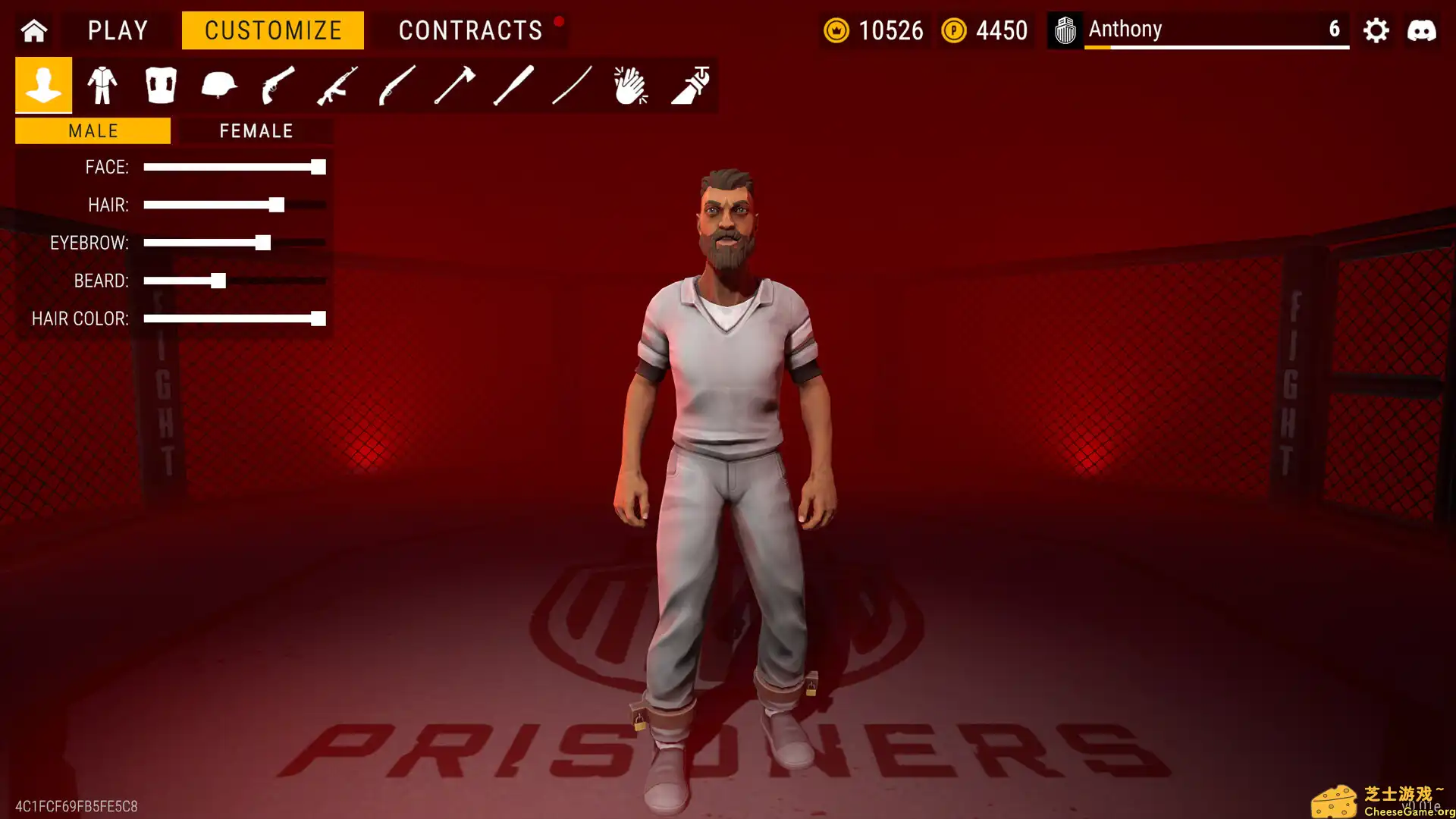Open the shotgun customization section
1456x819 pixels.
click(393, 85)
